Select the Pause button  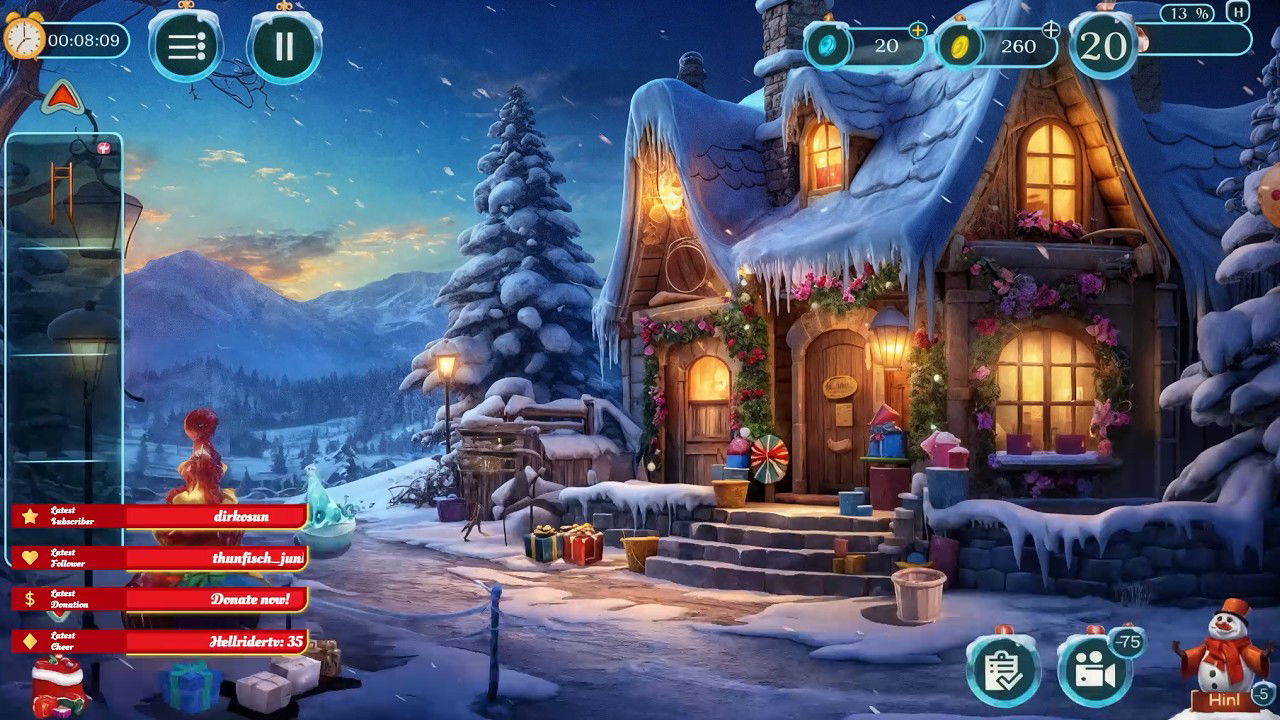coord(284,45)
